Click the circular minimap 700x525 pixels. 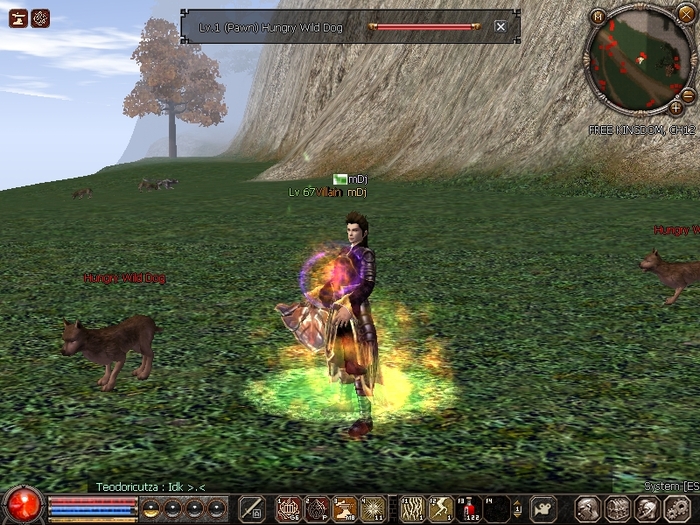(636, 60)
